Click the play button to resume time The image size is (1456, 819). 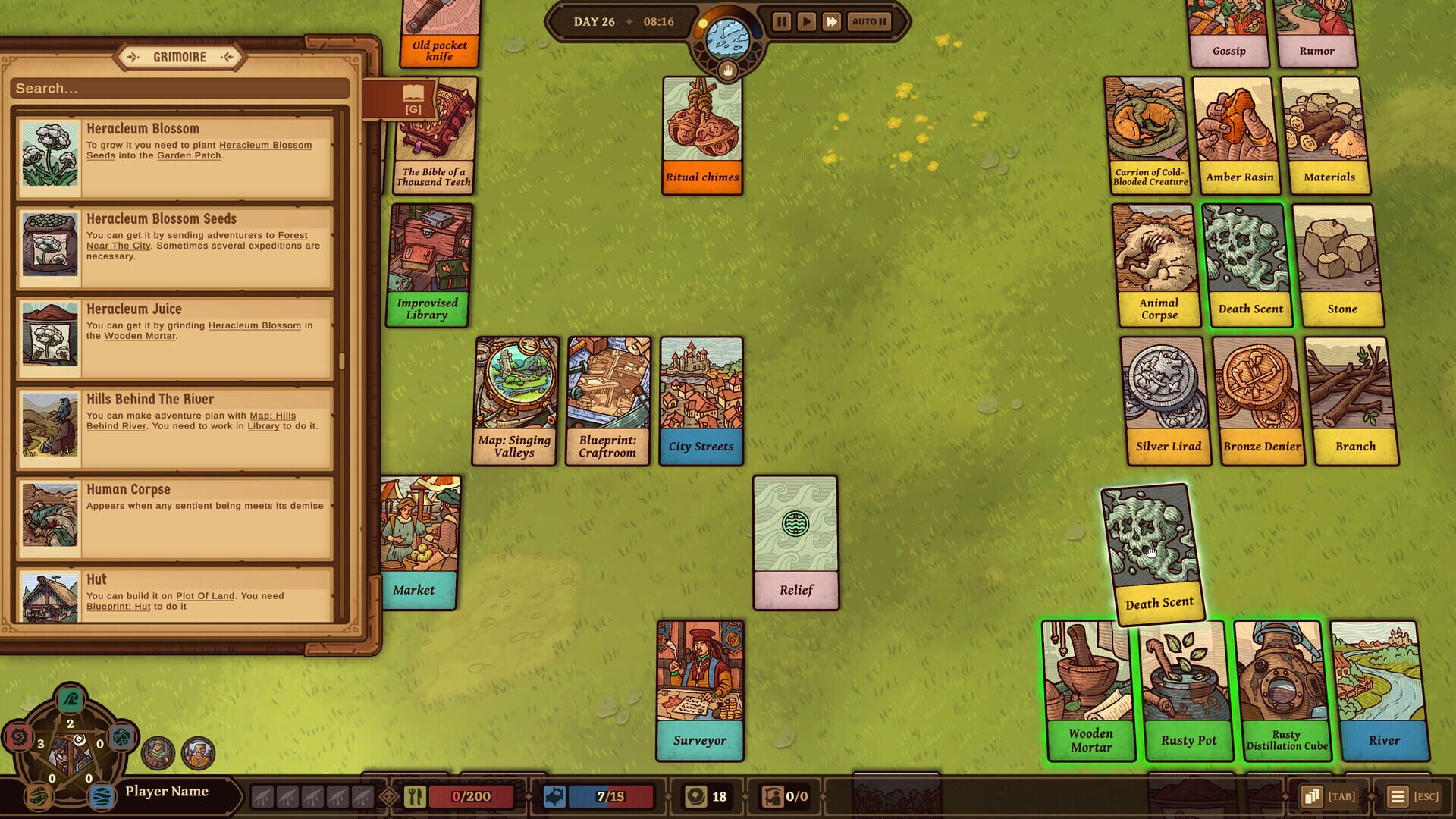(807, 22)
